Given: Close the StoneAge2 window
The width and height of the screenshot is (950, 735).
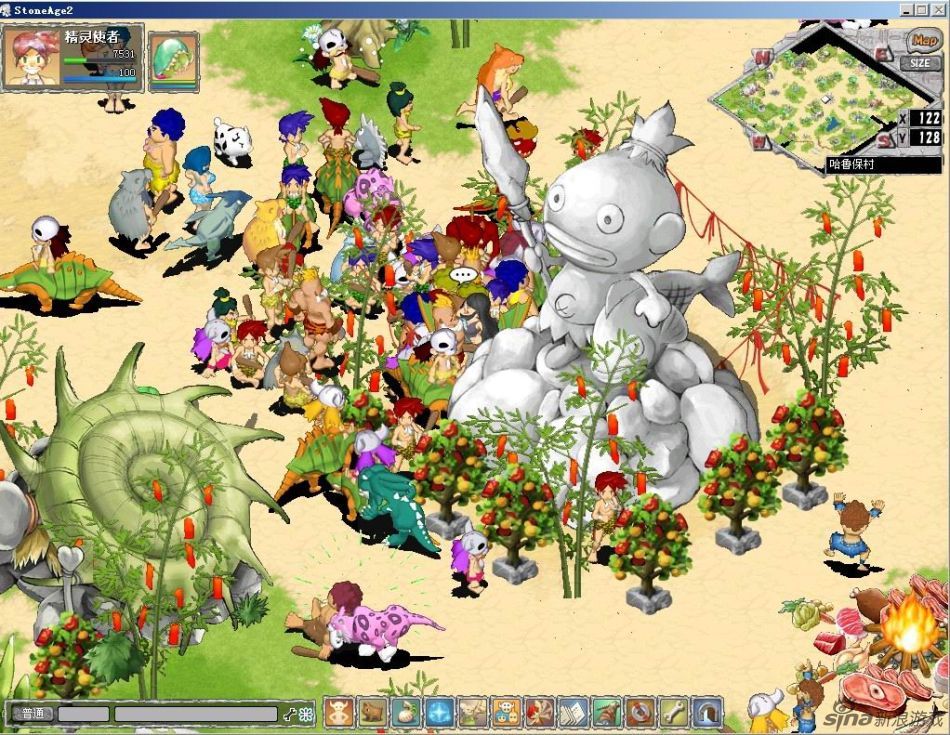Looking at the screenshot, I should [x=939, y=9].
